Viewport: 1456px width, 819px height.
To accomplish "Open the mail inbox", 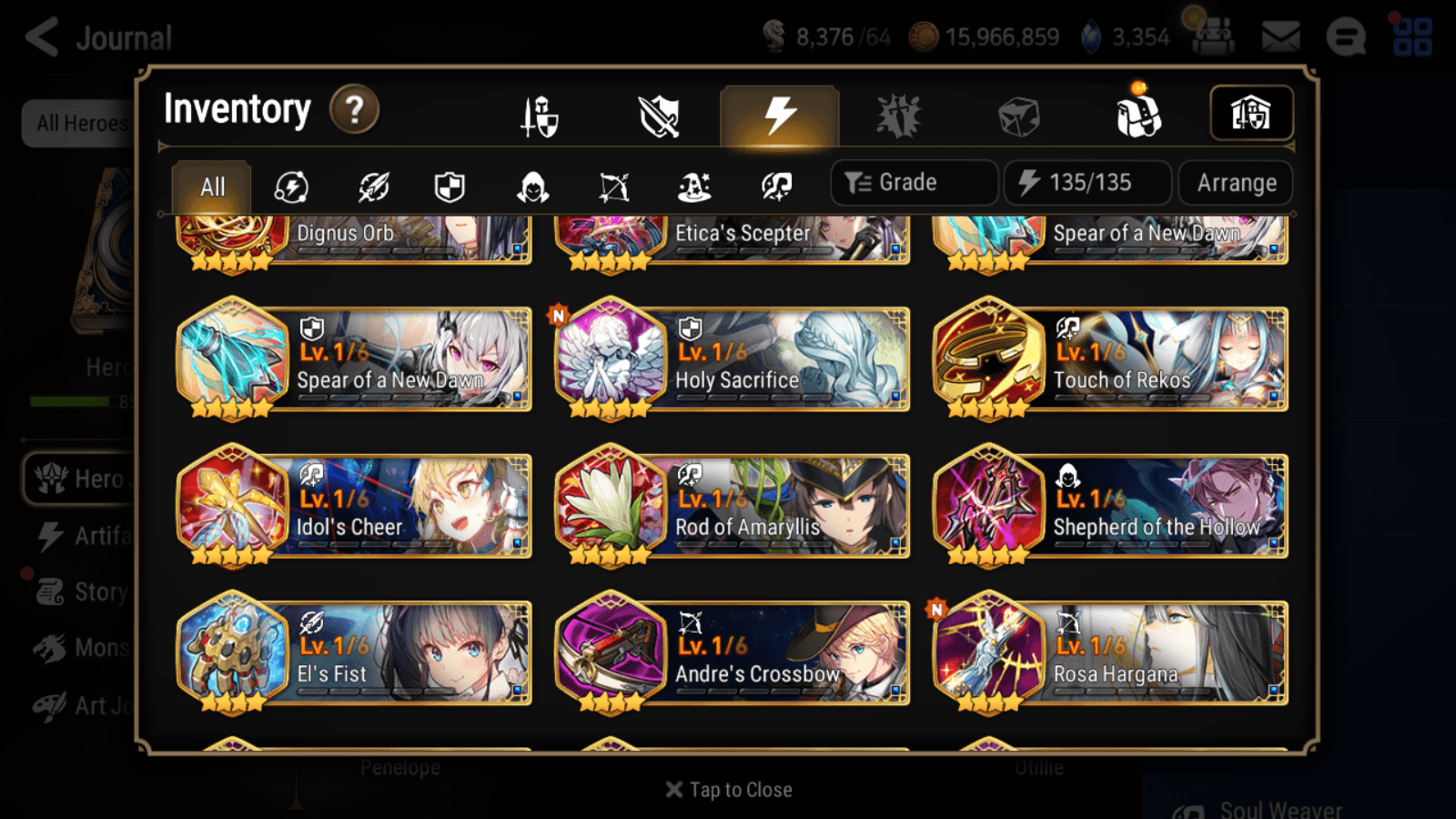I will point(1279,36).
